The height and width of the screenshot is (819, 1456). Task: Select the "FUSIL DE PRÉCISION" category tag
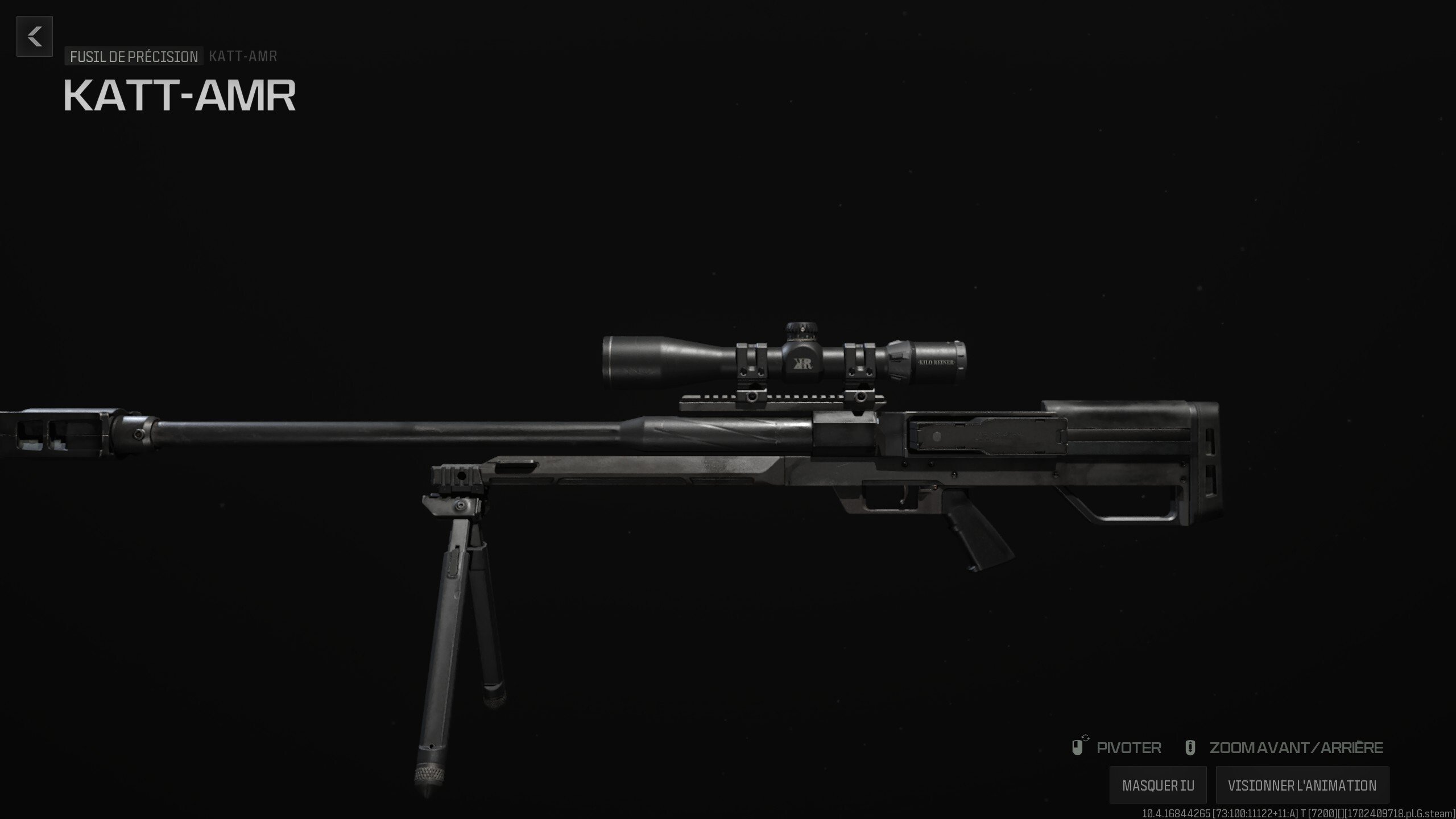[133, 56]
